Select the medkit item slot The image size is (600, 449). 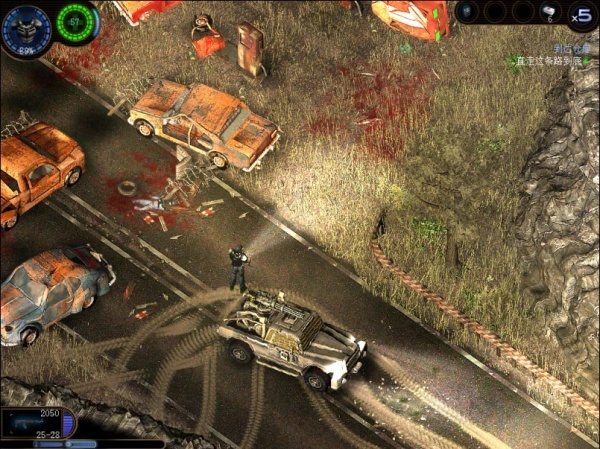[x=550, y=13]
